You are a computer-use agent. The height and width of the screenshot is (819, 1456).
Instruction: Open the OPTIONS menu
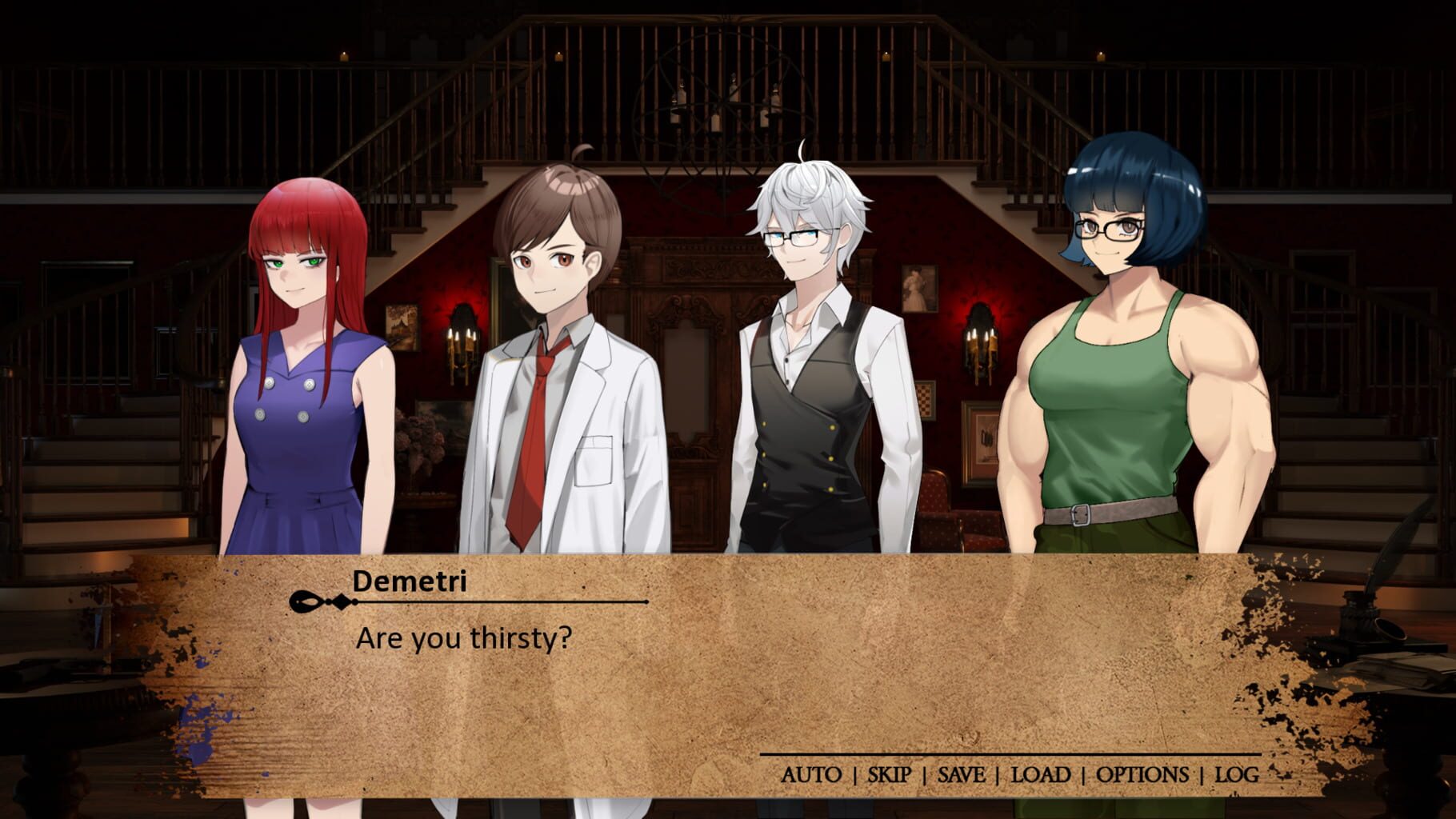[1141, 774]
